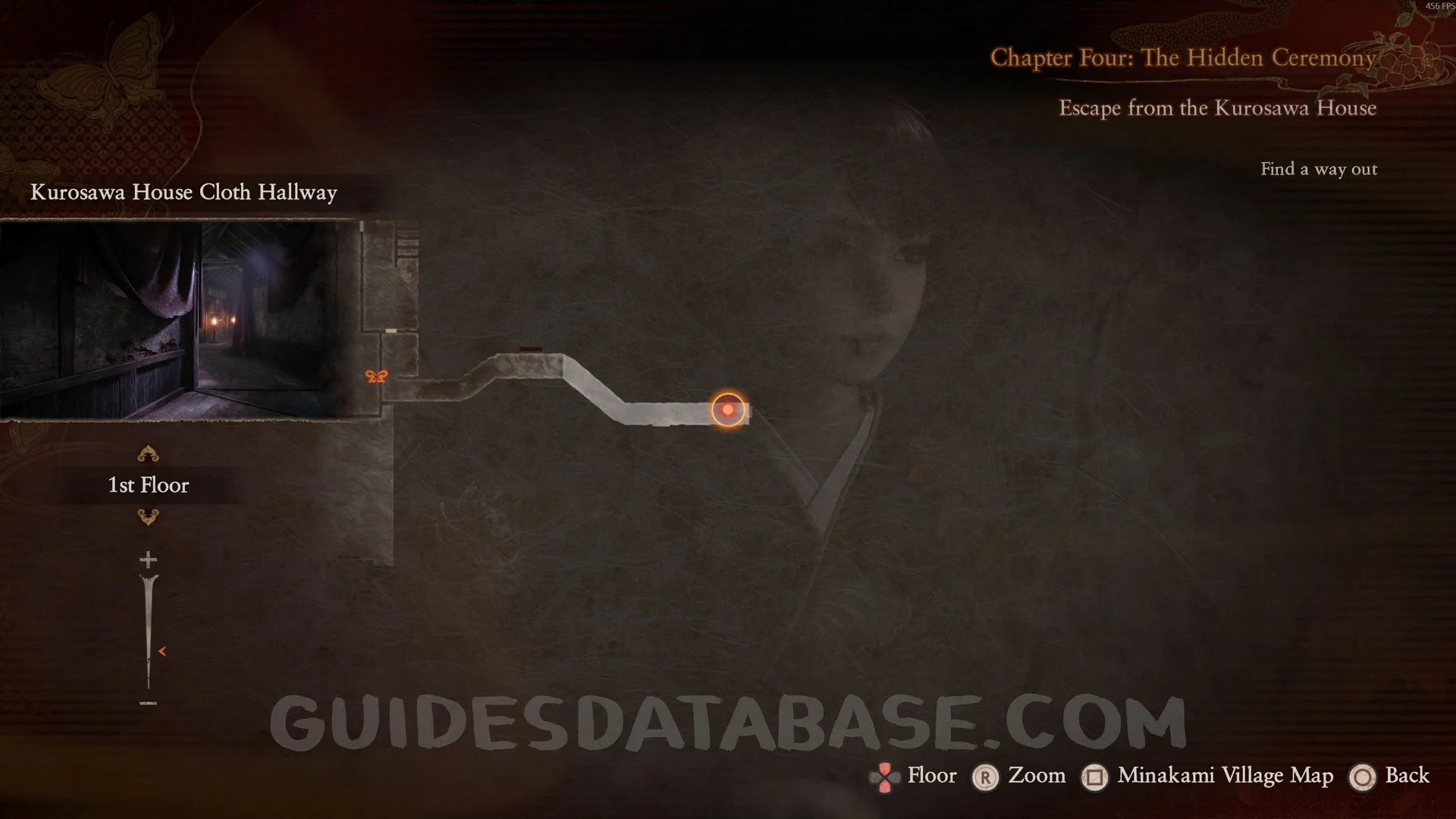This screenshot has height=819, width=1456.
Task: Select the Find a way out objective
Action: [x=1319, y=169]
